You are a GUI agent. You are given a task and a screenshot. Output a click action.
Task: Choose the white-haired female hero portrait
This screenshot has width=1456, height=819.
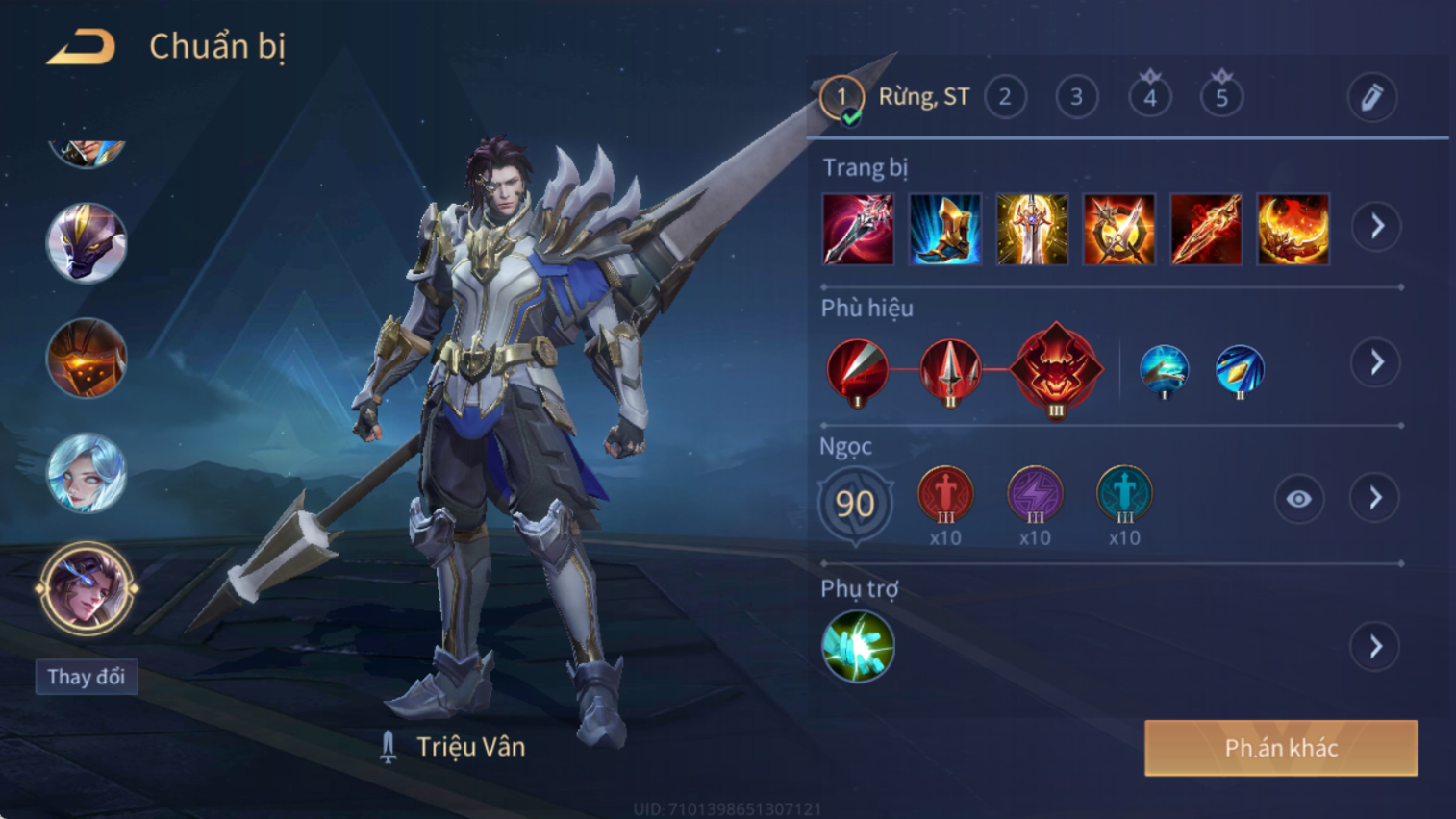point(87,473)
